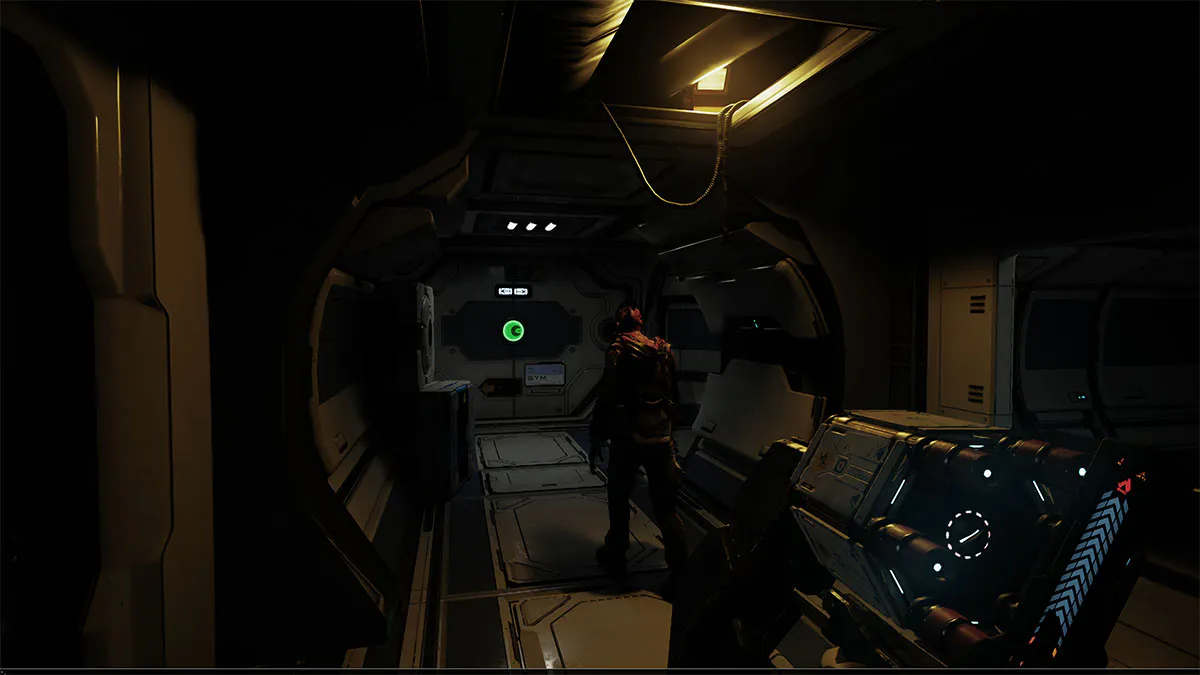Activate the dashed circle marker on crate
The height and width of the screenshot is (675, 1200).
(967, 535)
